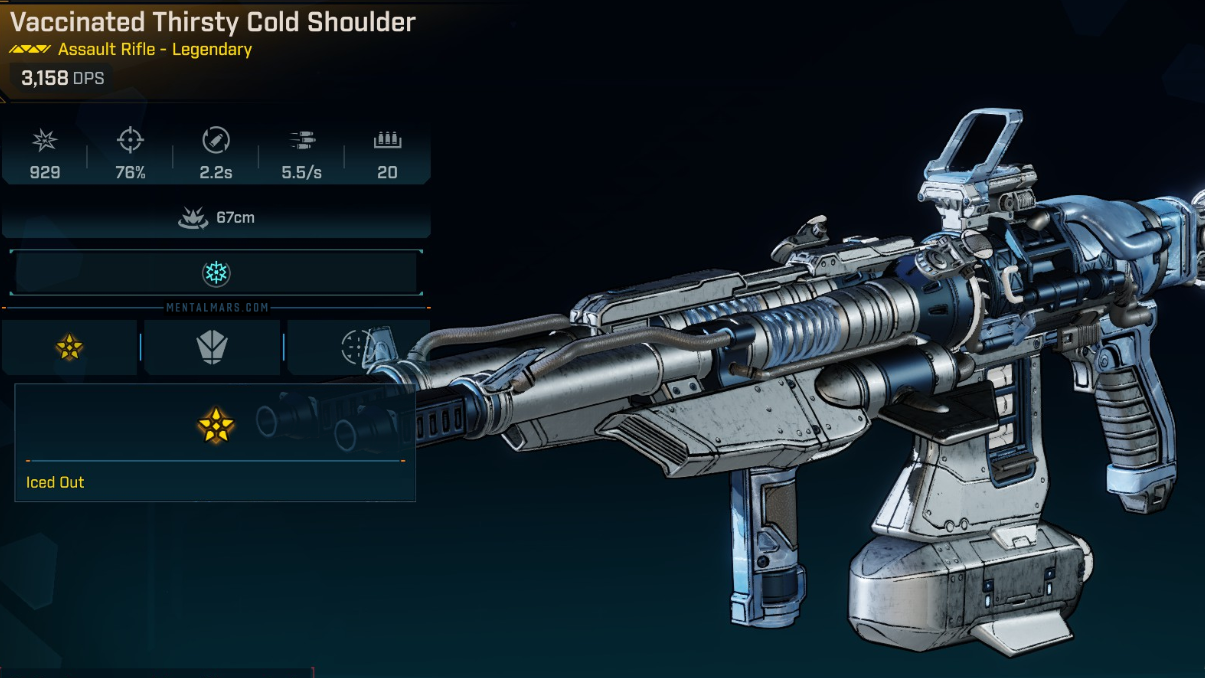Open the crosshair perk tab

click(356, 348)
